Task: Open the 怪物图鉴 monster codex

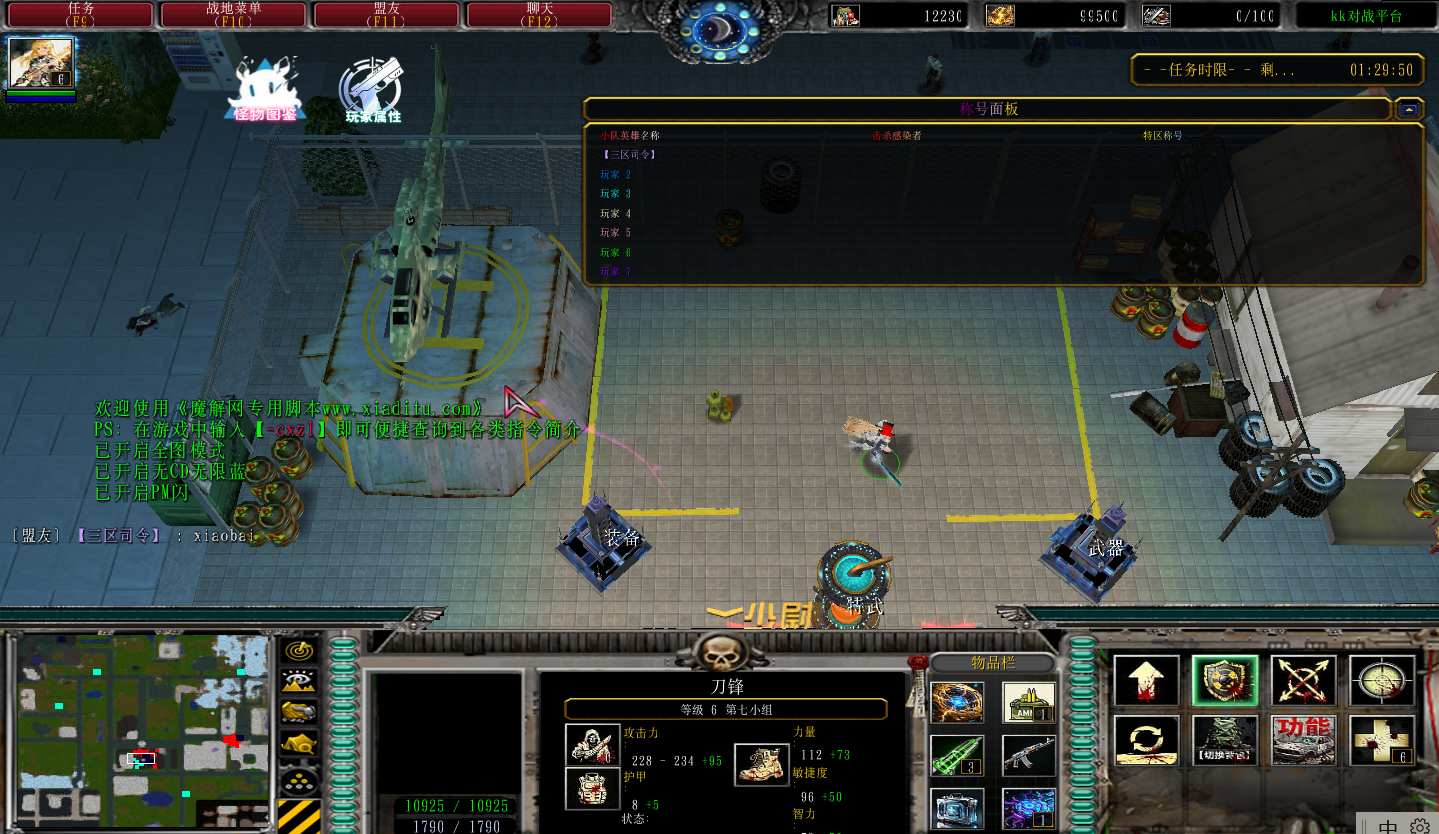Action: pyautogui.click(x=265, y=91)
